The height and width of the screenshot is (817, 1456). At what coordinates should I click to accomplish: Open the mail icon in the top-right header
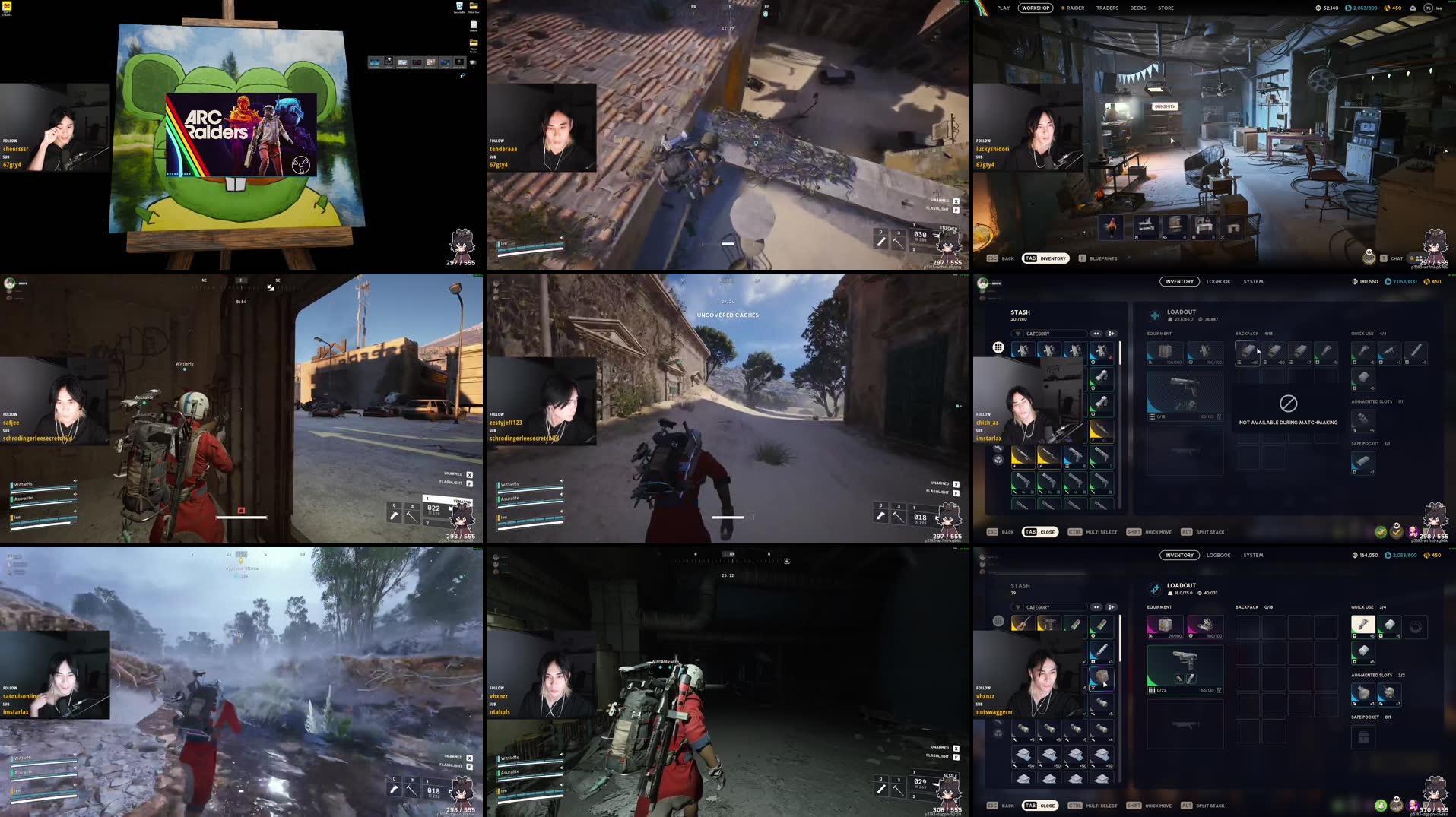1413,8
